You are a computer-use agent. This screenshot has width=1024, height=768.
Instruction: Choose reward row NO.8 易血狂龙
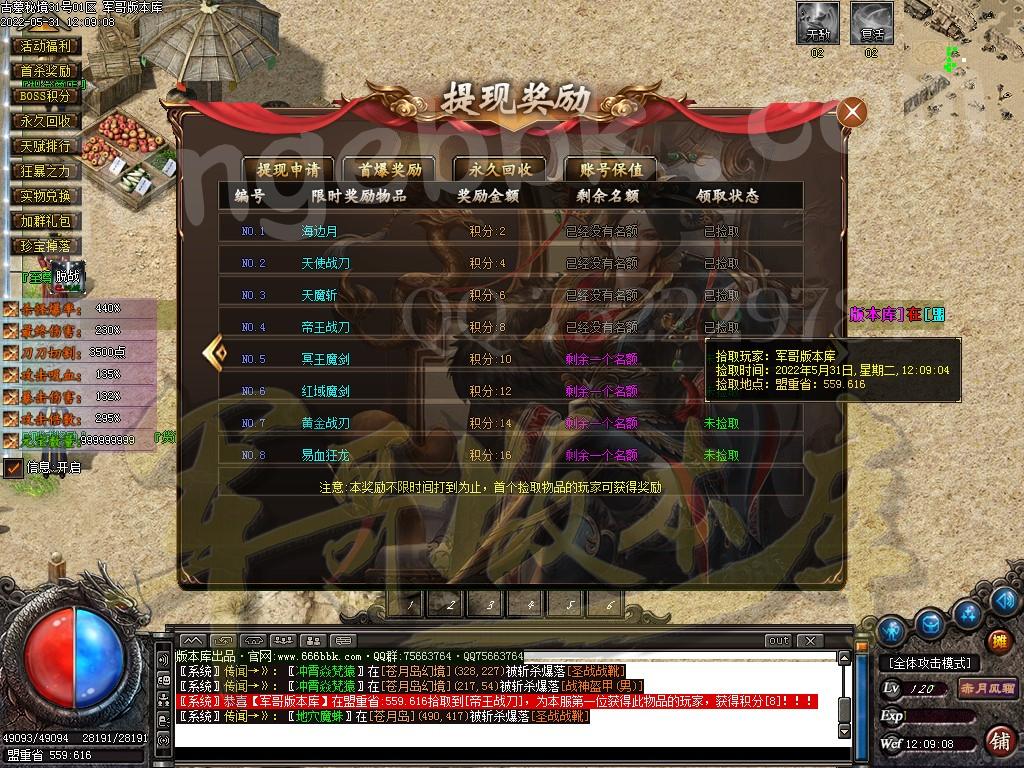[510, 455]
